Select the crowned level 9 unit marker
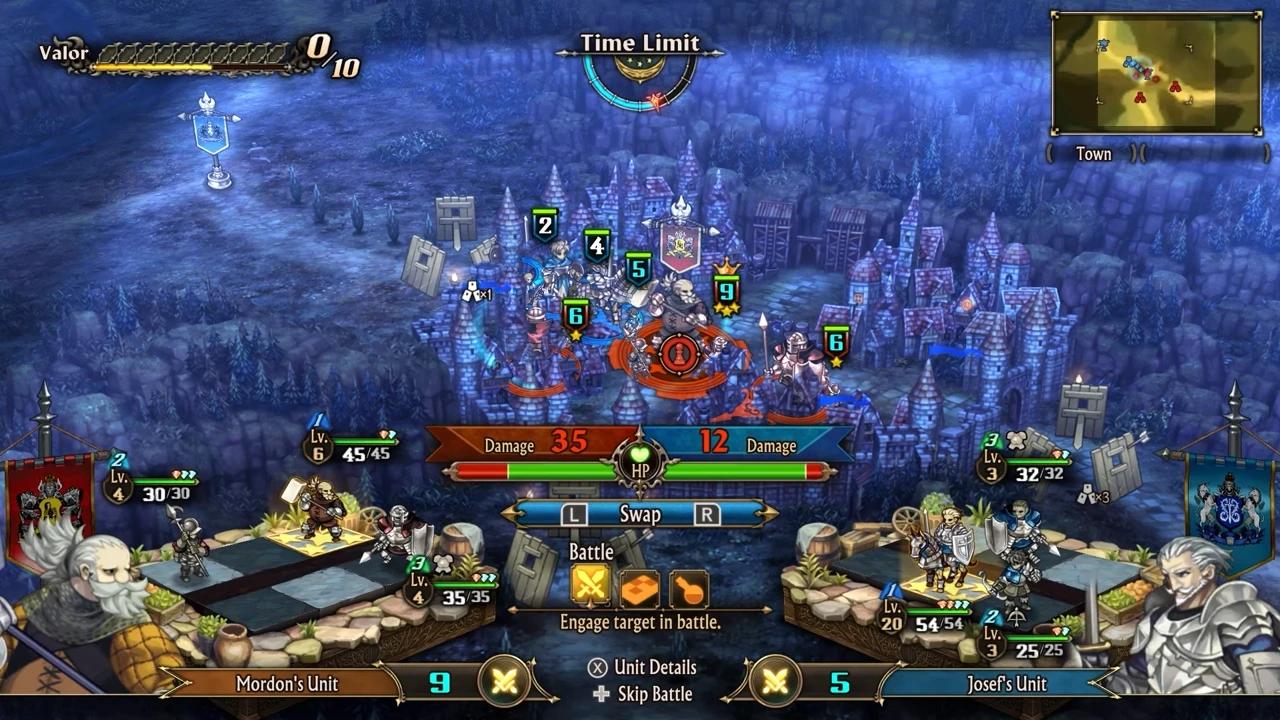Image resolution: width=1280 pixels, height=720 pixels. 726,291
